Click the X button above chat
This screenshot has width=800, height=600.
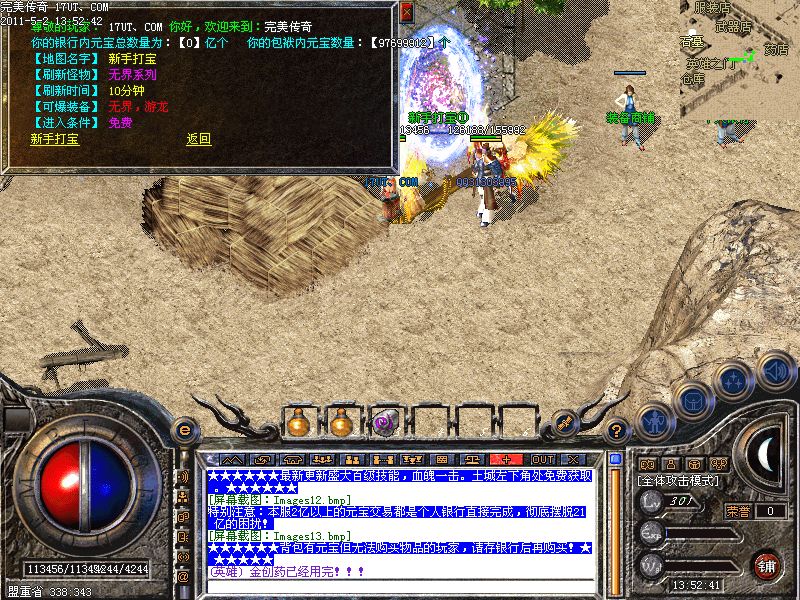[573, 459]
